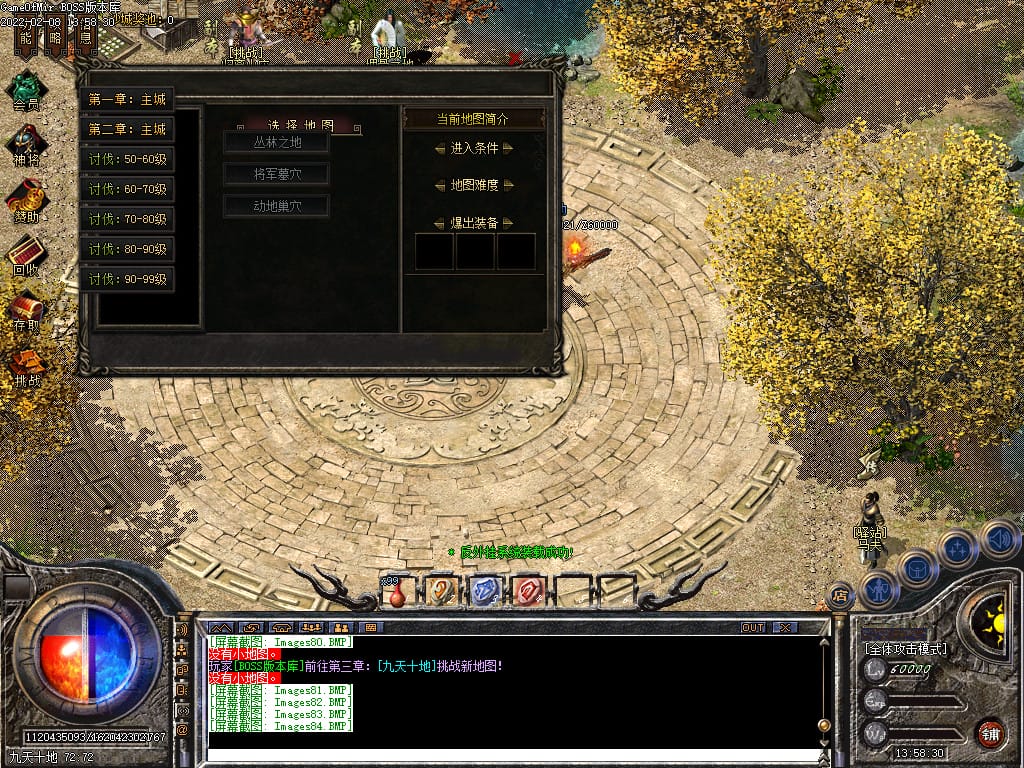
Task: Click the OUT button above chat
Action: tap(752, 627)
